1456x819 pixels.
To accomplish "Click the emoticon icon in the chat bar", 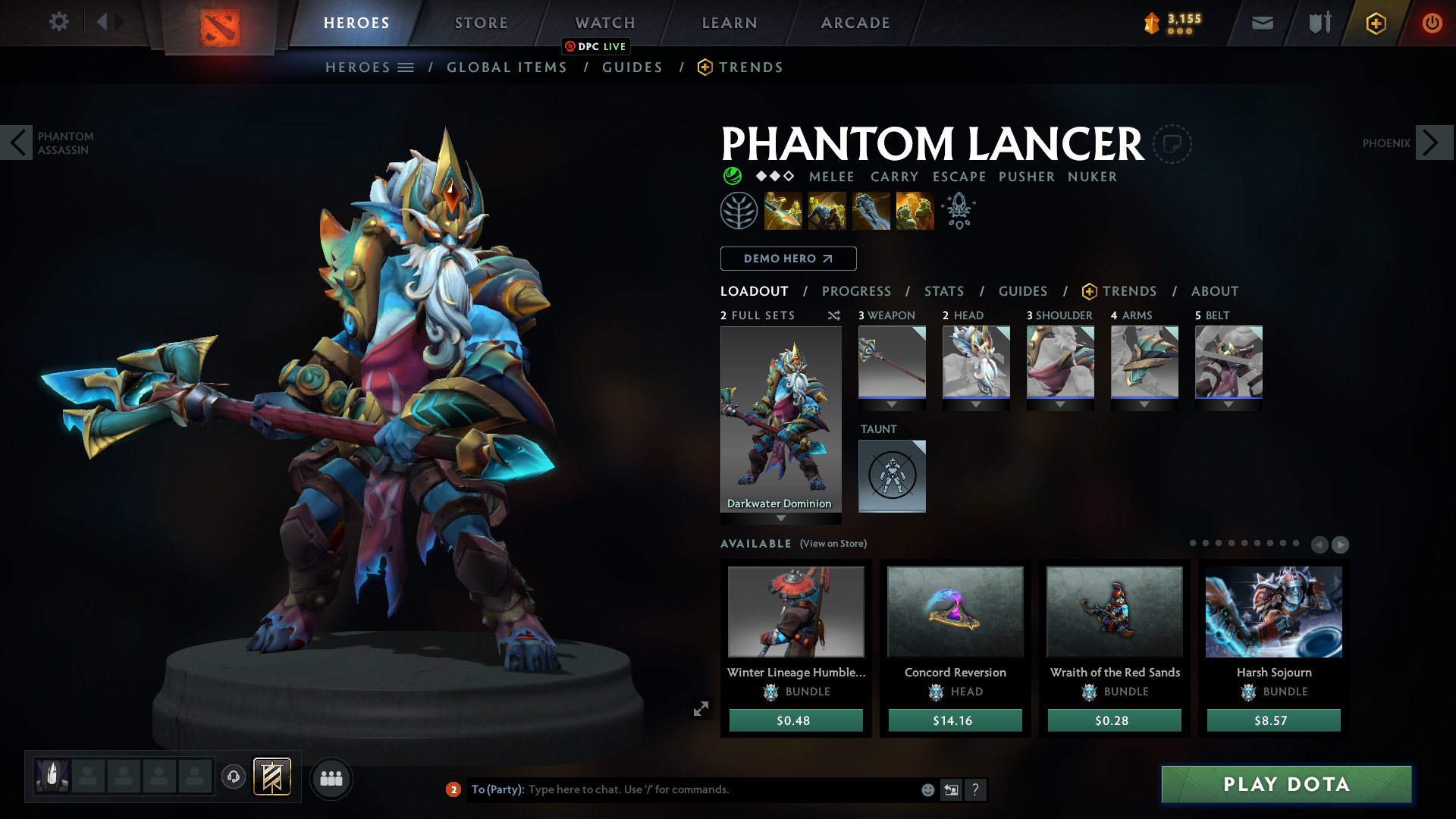I will tap(927, 789).
